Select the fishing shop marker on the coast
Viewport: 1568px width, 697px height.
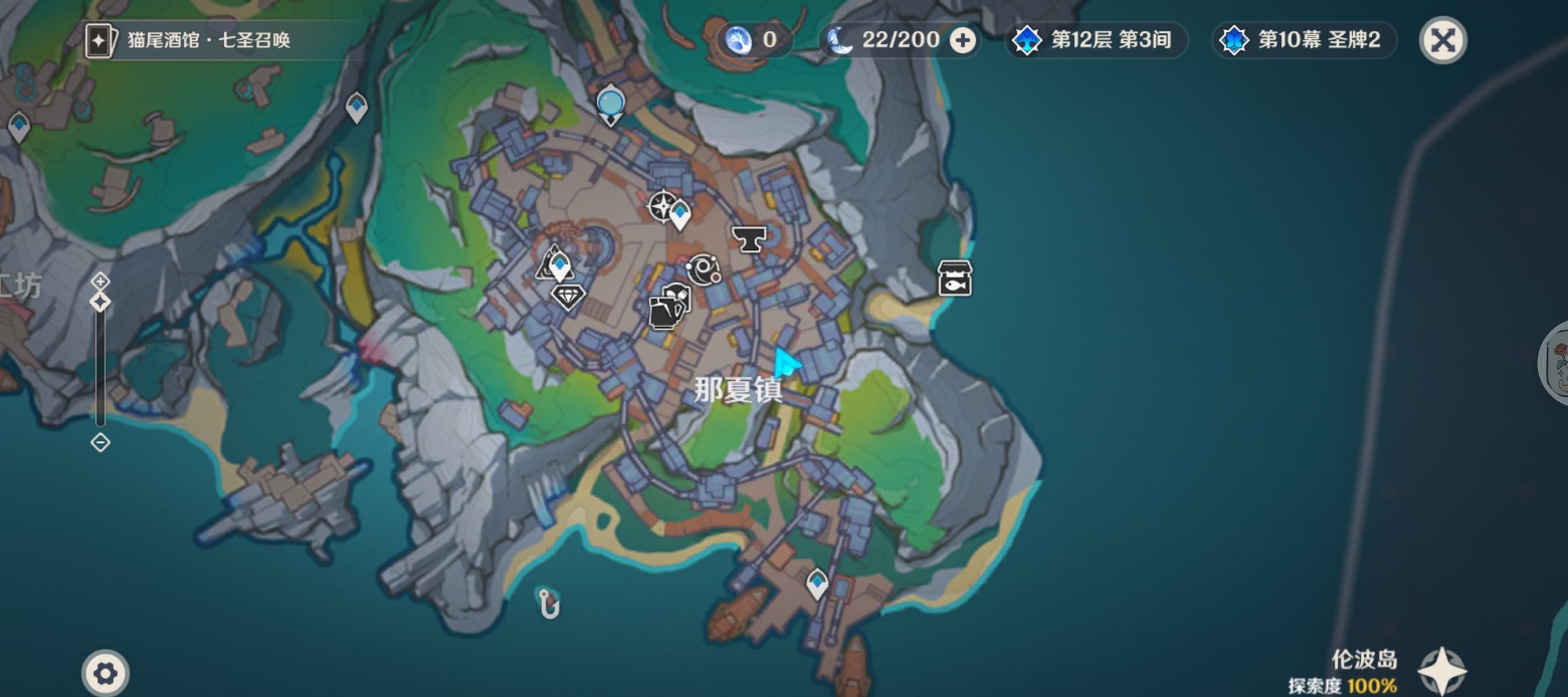click(955, 278)
